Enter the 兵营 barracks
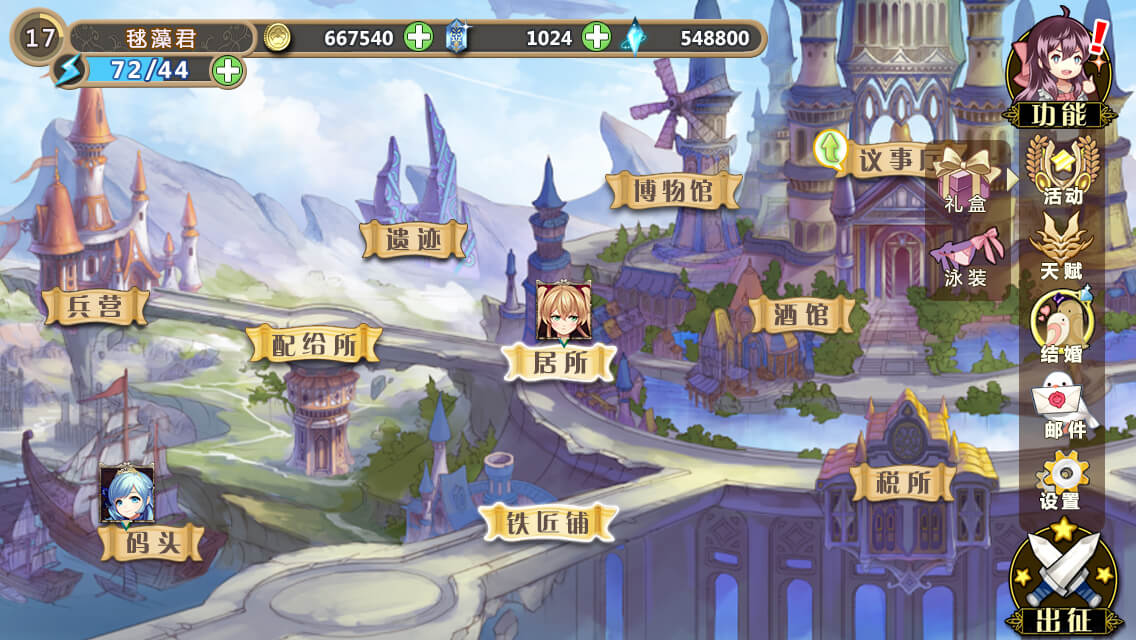 [x=96, y=306]
